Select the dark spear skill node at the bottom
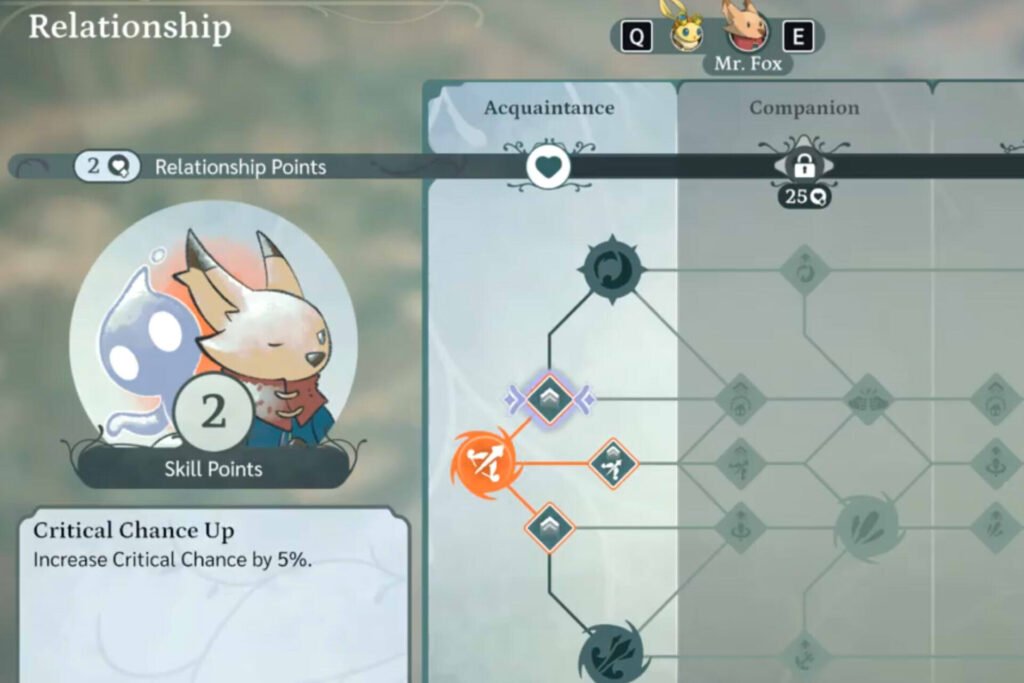This screenshot has height=683, width=1024. 612,655
